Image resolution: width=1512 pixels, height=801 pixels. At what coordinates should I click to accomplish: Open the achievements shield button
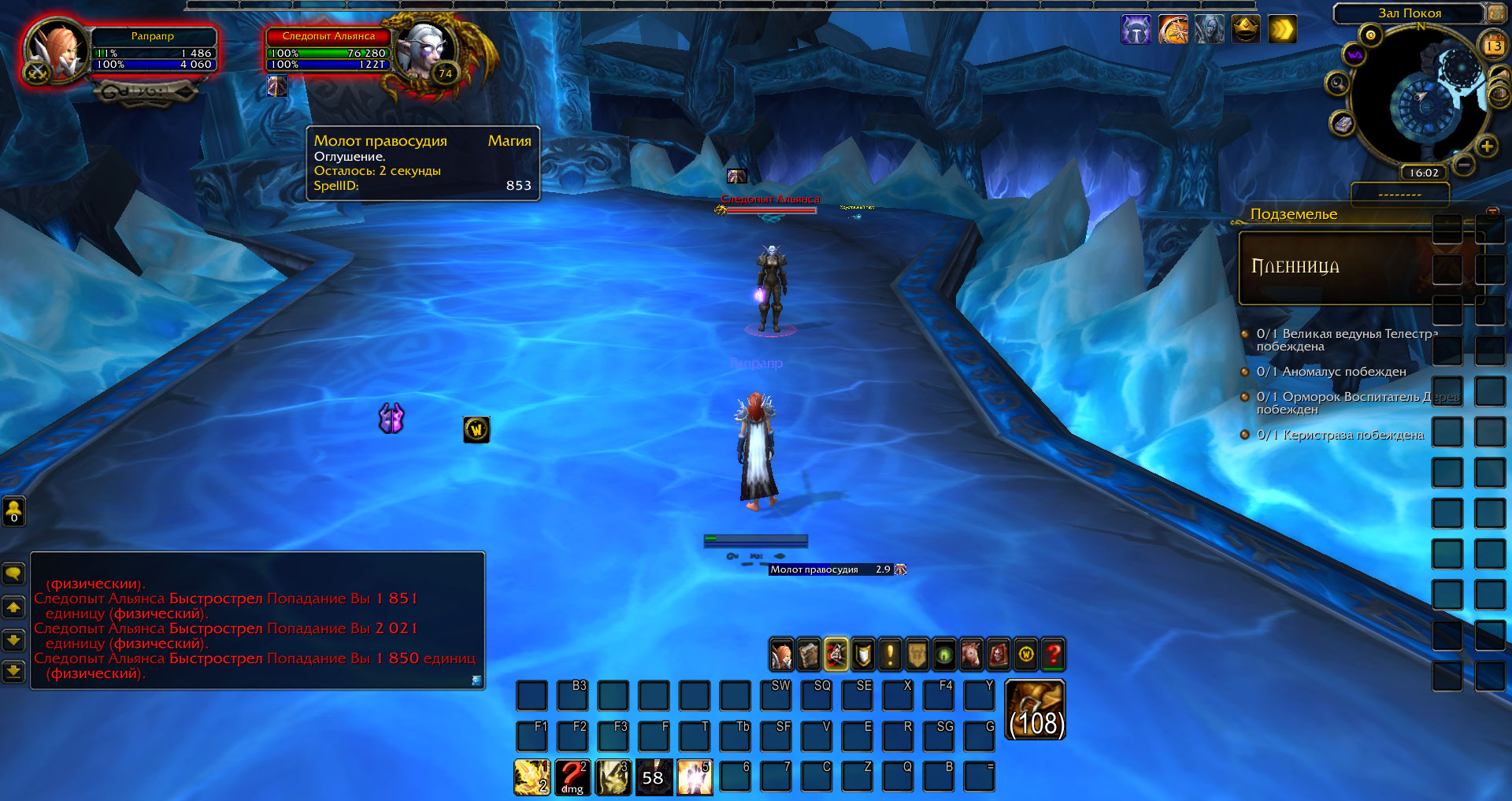point(863,655)
